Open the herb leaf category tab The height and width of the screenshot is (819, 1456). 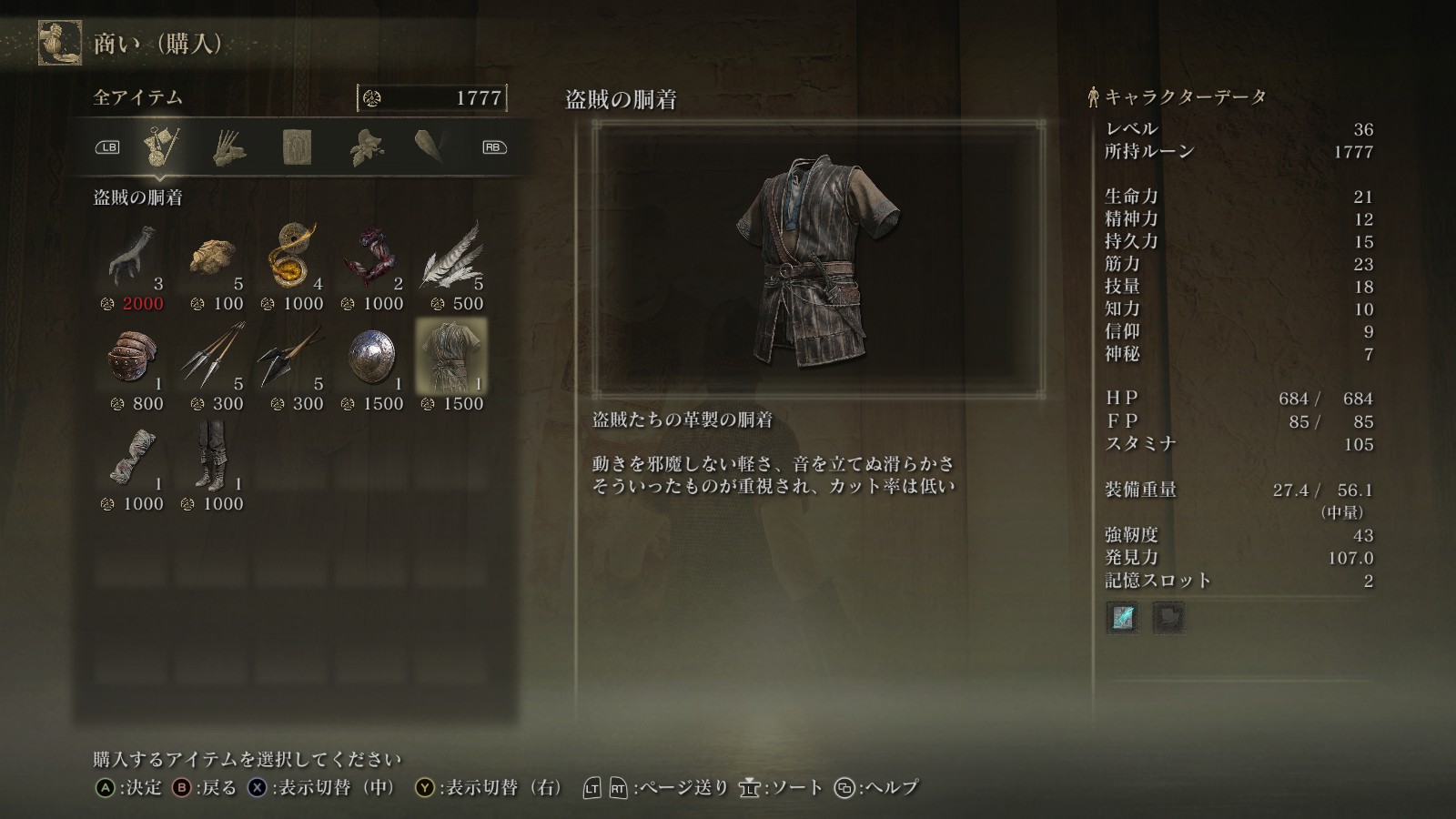tap(365, 147)
